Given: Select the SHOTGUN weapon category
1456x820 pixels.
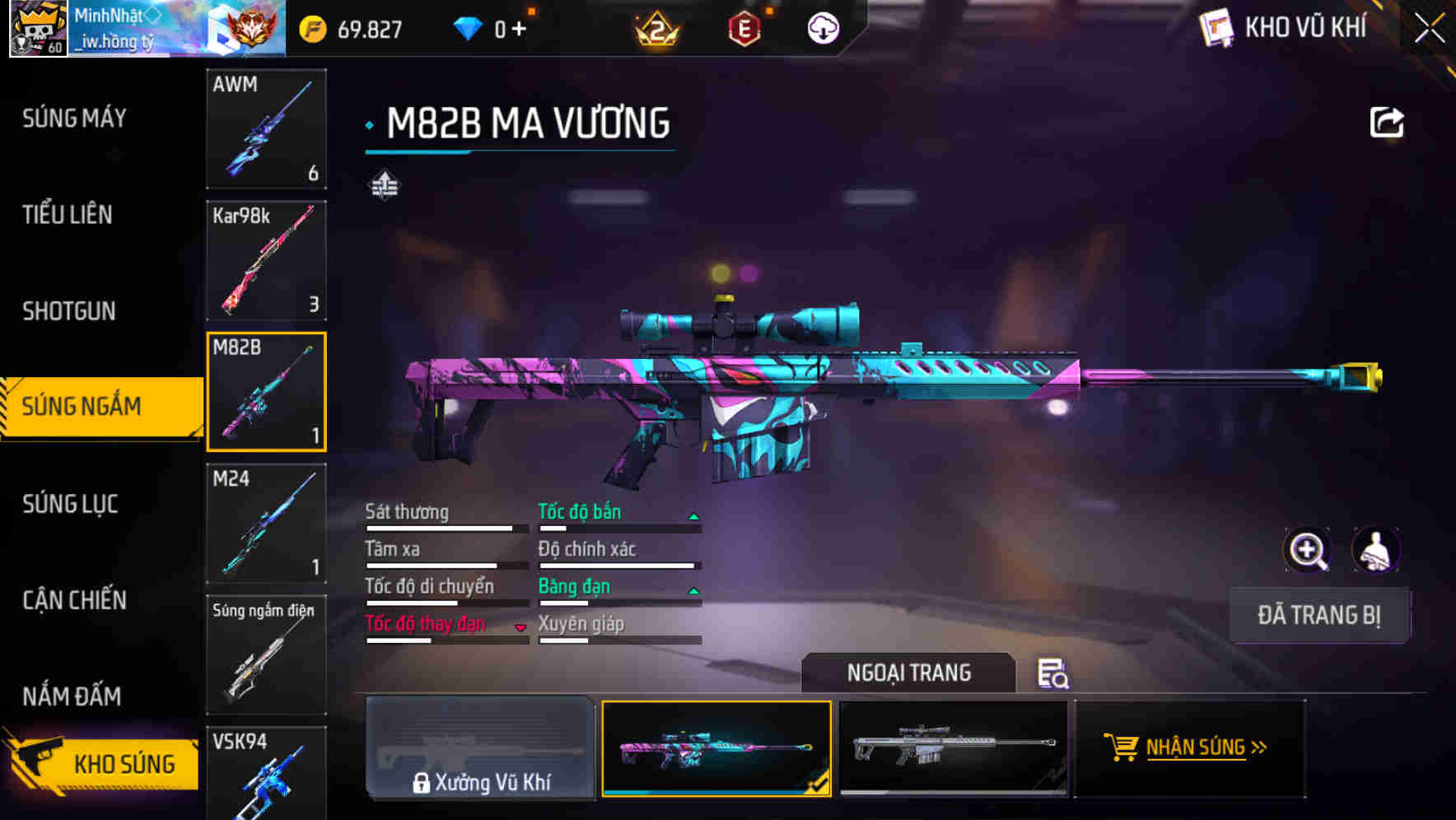Looking at the screenshot, I should pos(69,311).
